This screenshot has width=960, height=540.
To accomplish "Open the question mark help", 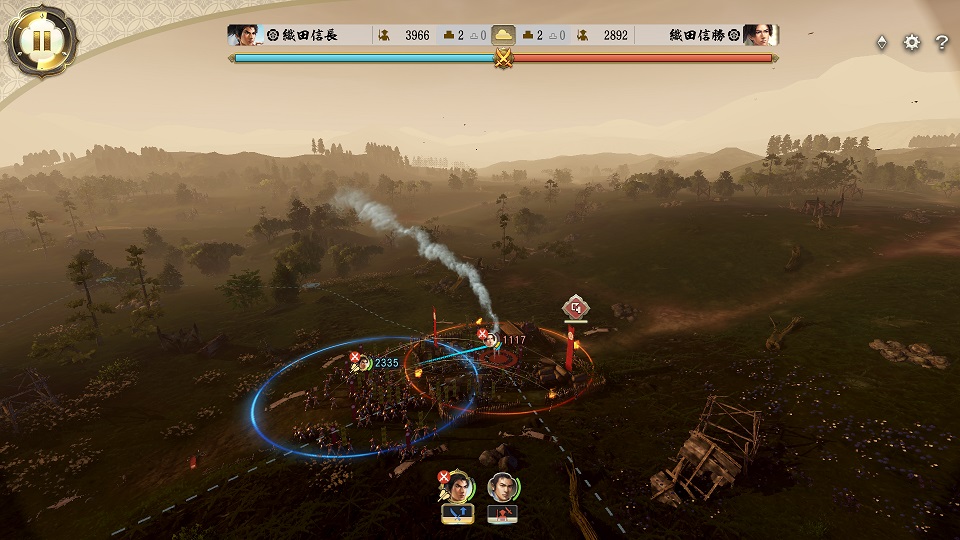I will pyautogui.click(x=941, y=42).
